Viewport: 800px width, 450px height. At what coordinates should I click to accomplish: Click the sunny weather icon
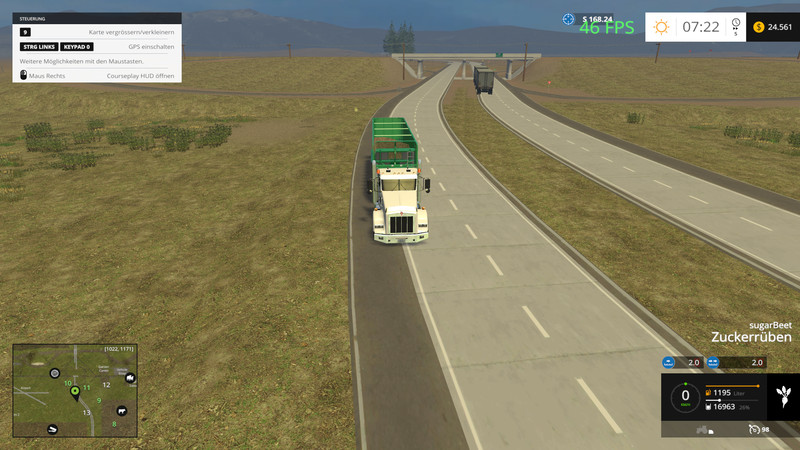tap(661, 27)
